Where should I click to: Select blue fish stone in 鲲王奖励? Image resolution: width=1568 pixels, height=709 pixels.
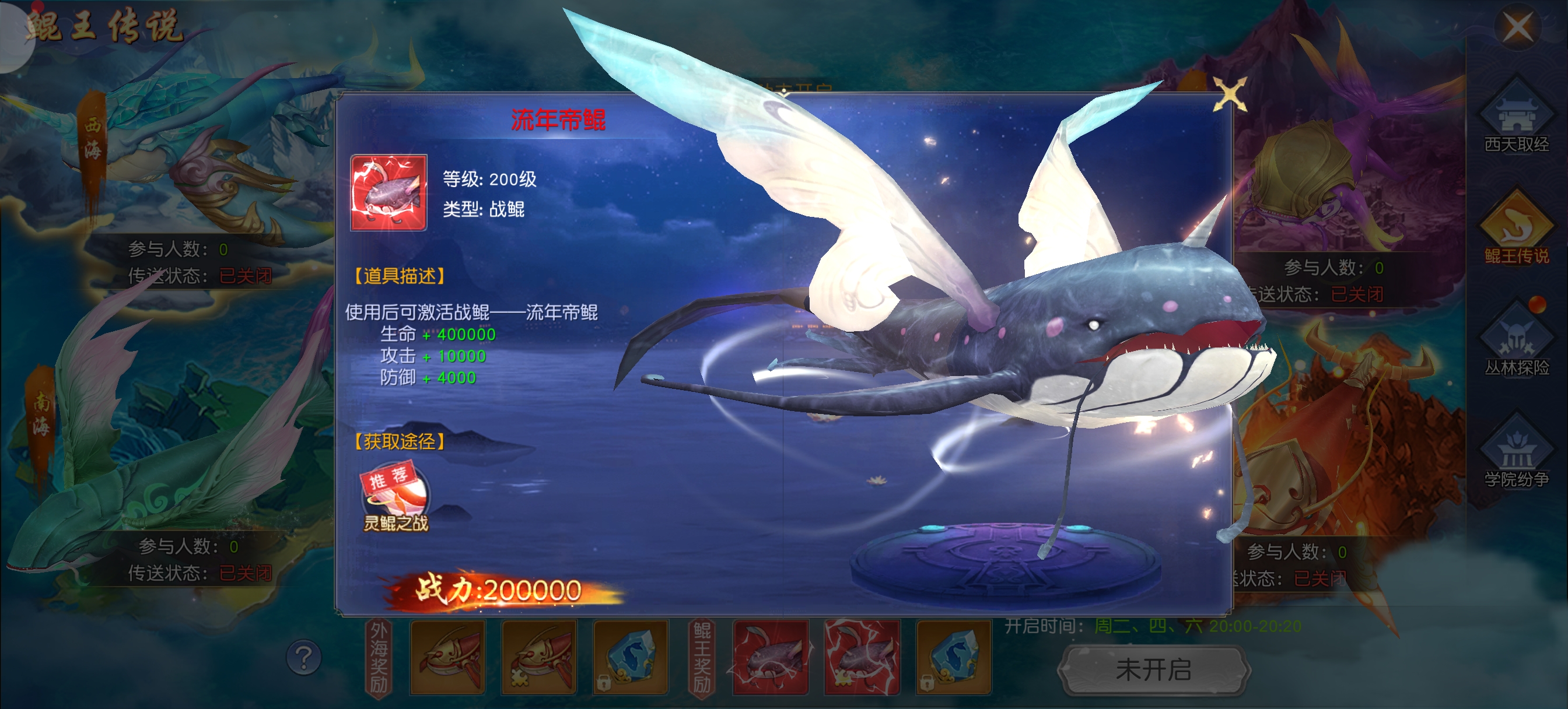click(954, 657)
